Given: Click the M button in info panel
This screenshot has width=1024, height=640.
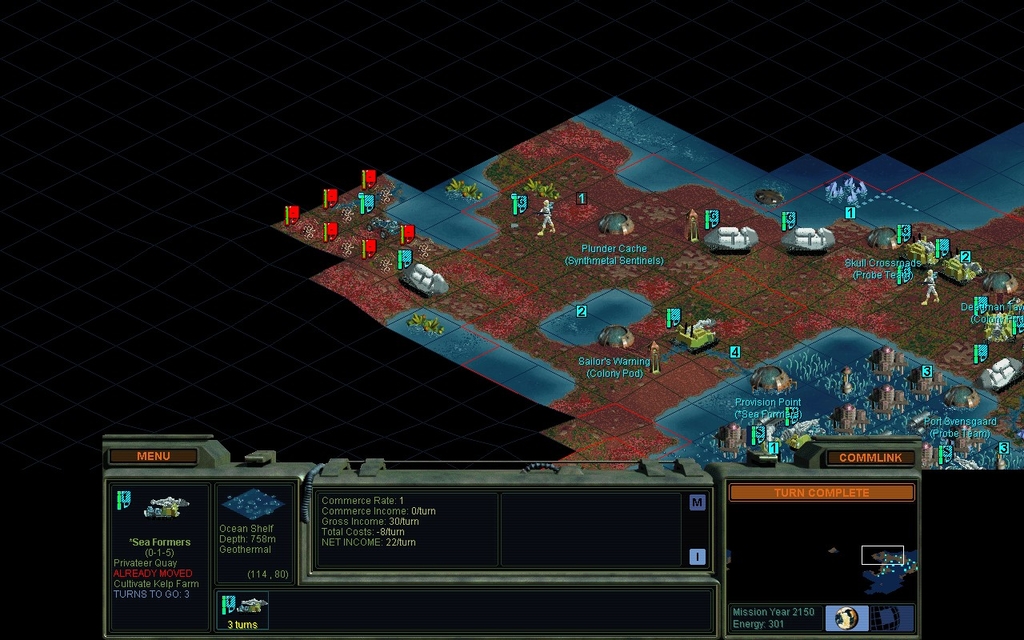Looking at the screenshot, I should click(x=697, y=503).
